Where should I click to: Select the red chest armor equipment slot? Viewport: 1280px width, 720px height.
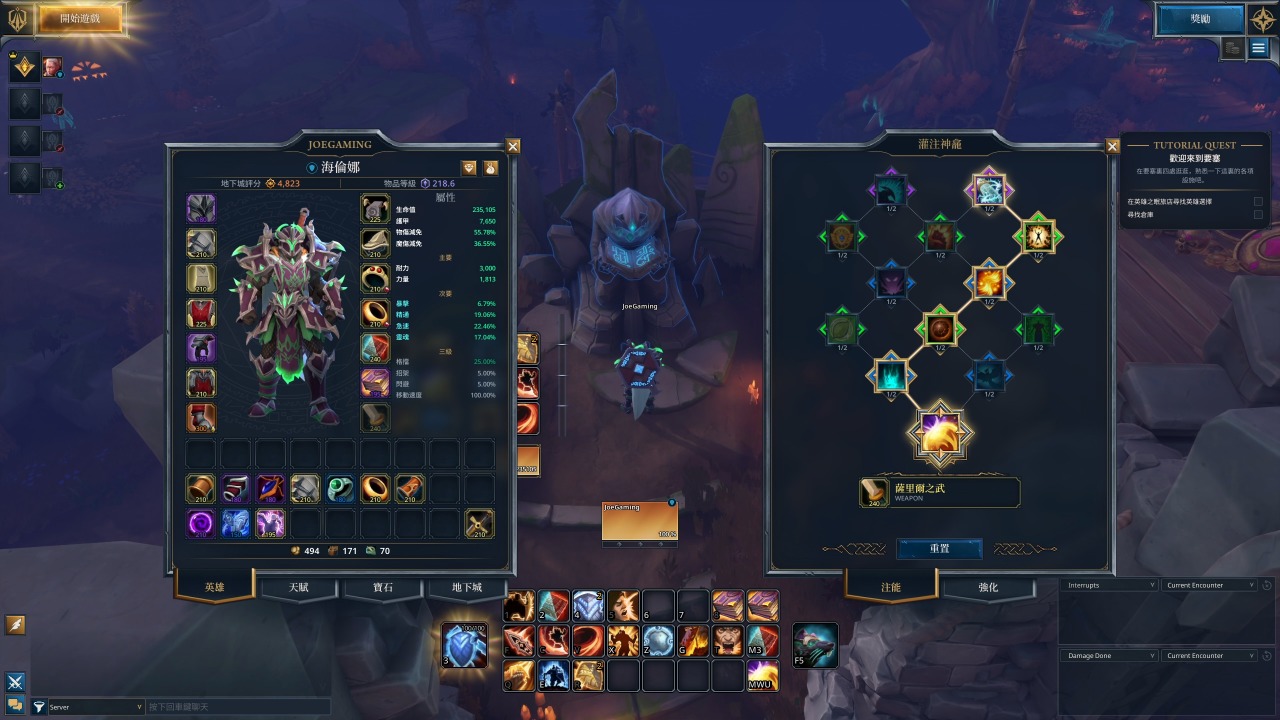point(201,313)
